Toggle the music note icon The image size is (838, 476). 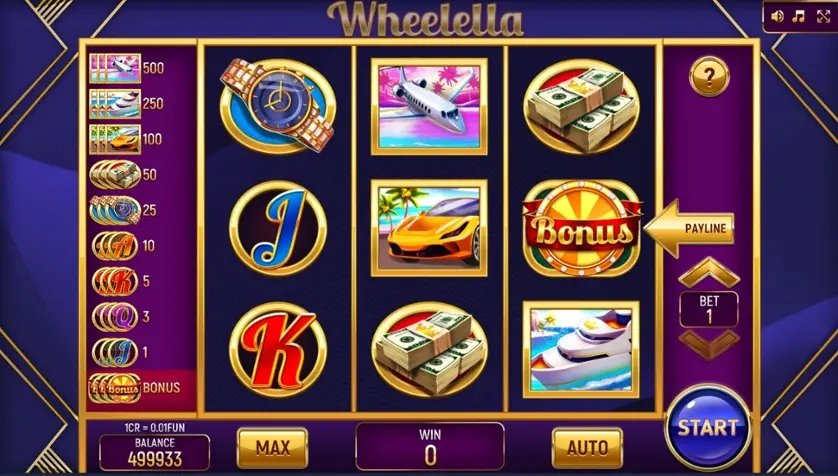click(x=799, y=16)
